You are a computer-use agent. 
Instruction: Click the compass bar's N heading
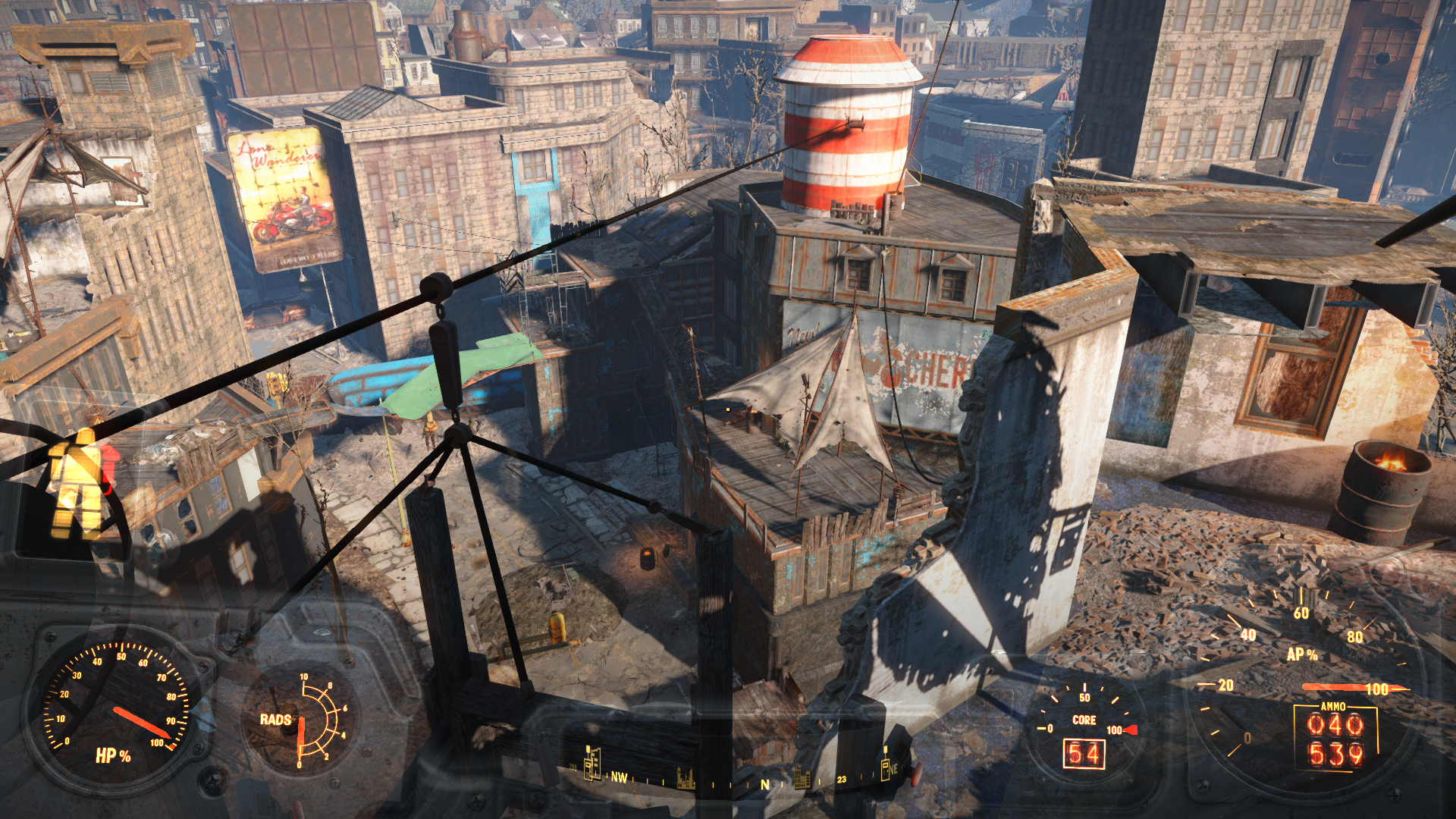coord(764,784)
